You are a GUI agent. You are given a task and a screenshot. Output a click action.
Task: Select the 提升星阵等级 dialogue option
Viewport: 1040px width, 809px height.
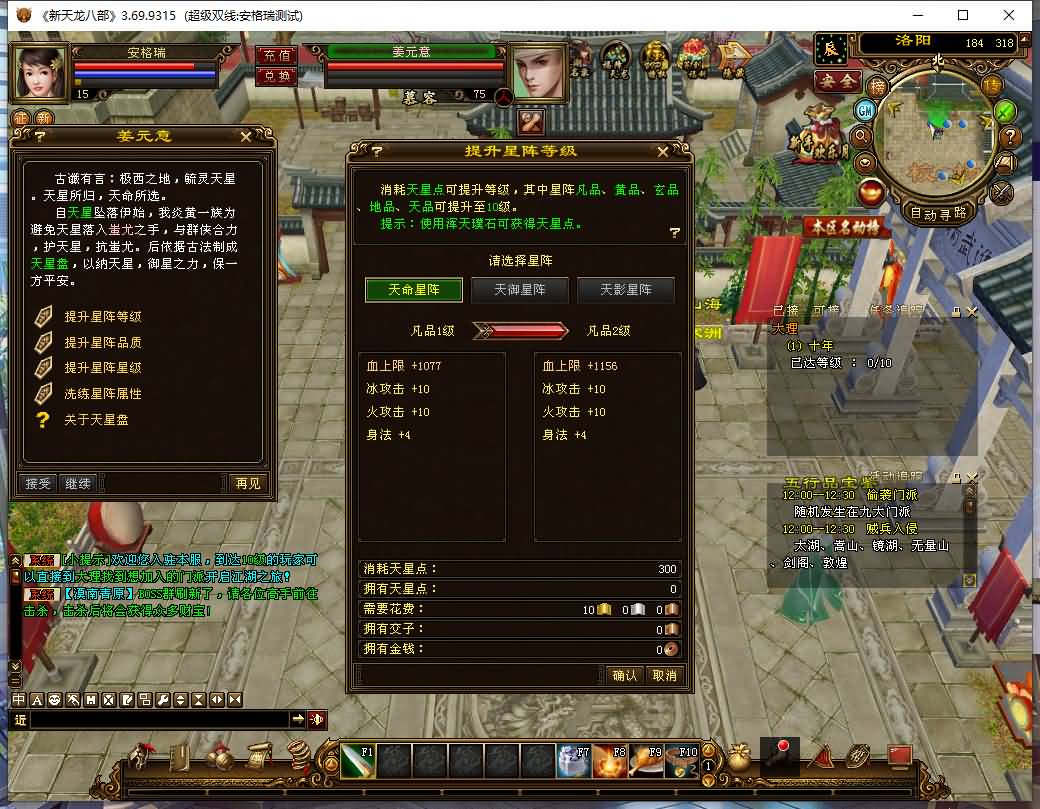(102, 317)
